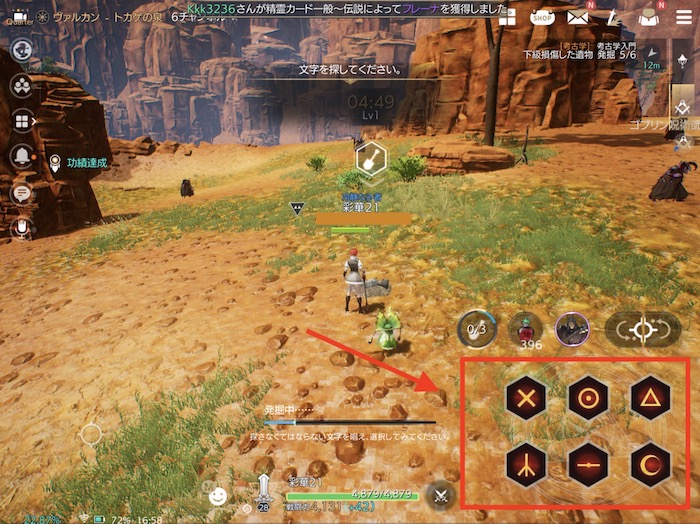Open the bell notifications
The image size is (700, 524).
(x=20, y=156)
